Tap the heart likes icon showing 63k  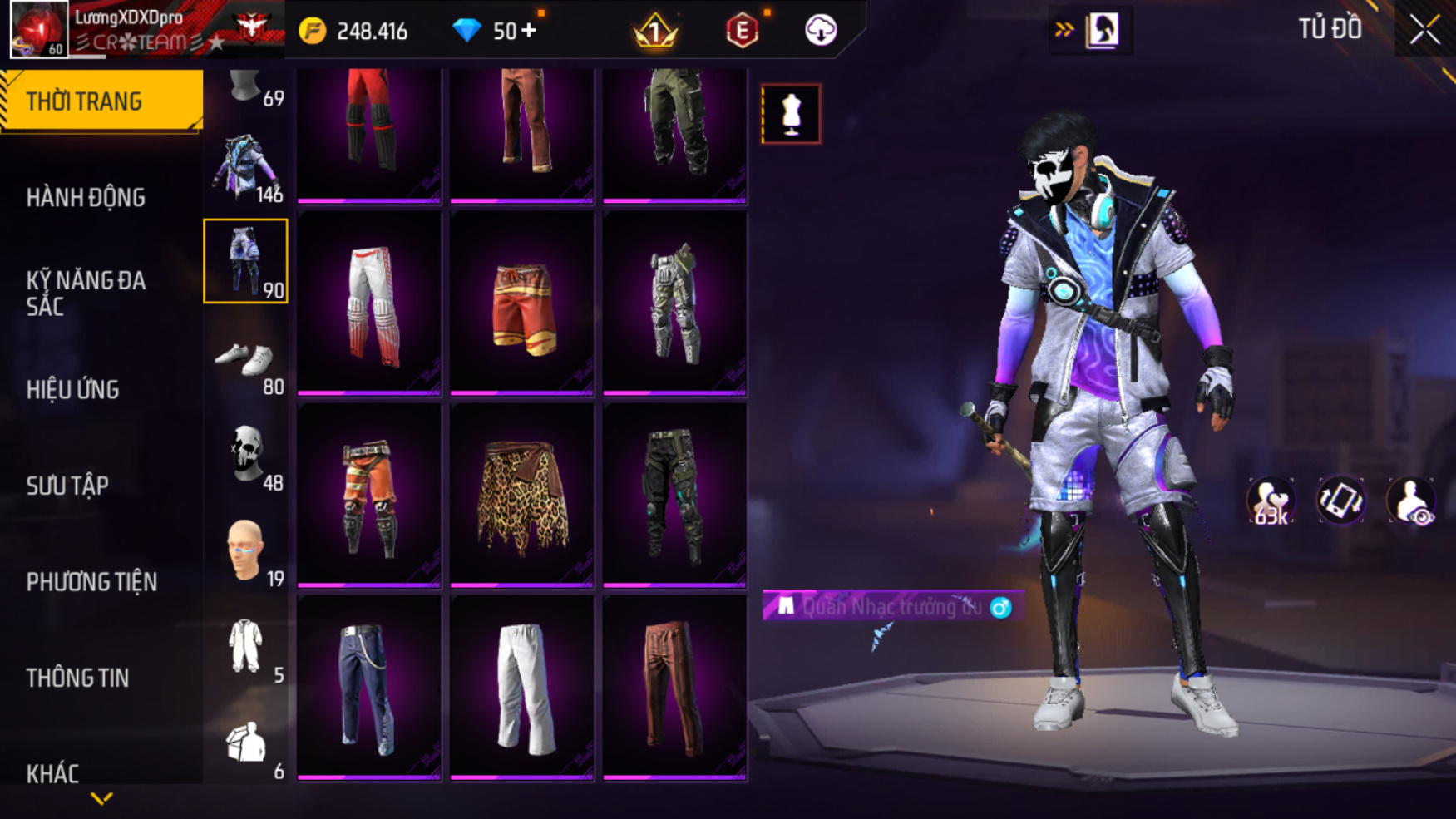tap(1271, 501)
